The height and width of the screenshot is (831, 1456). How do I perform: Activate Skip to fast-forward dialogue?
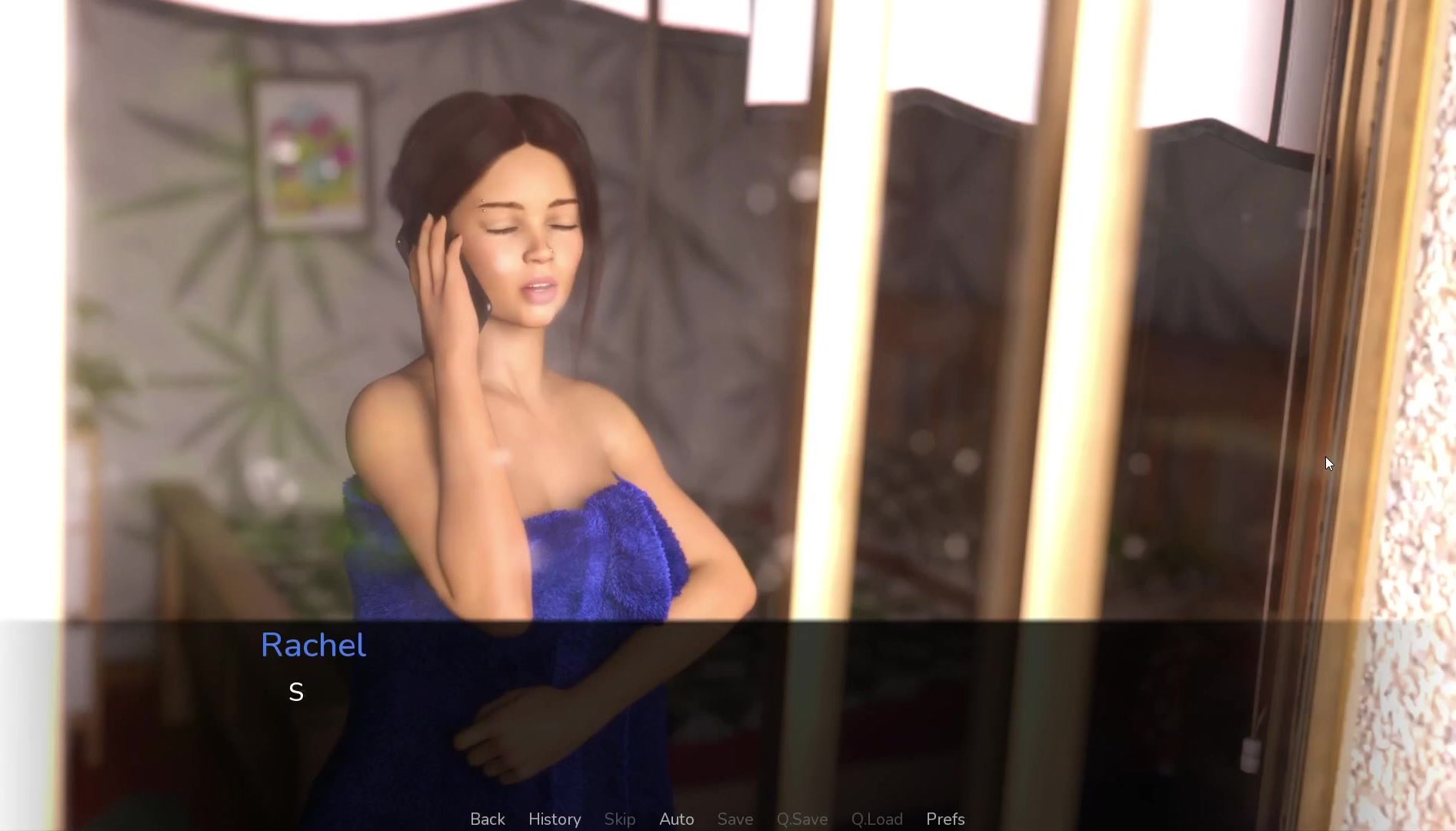click(x=620, y=819)
